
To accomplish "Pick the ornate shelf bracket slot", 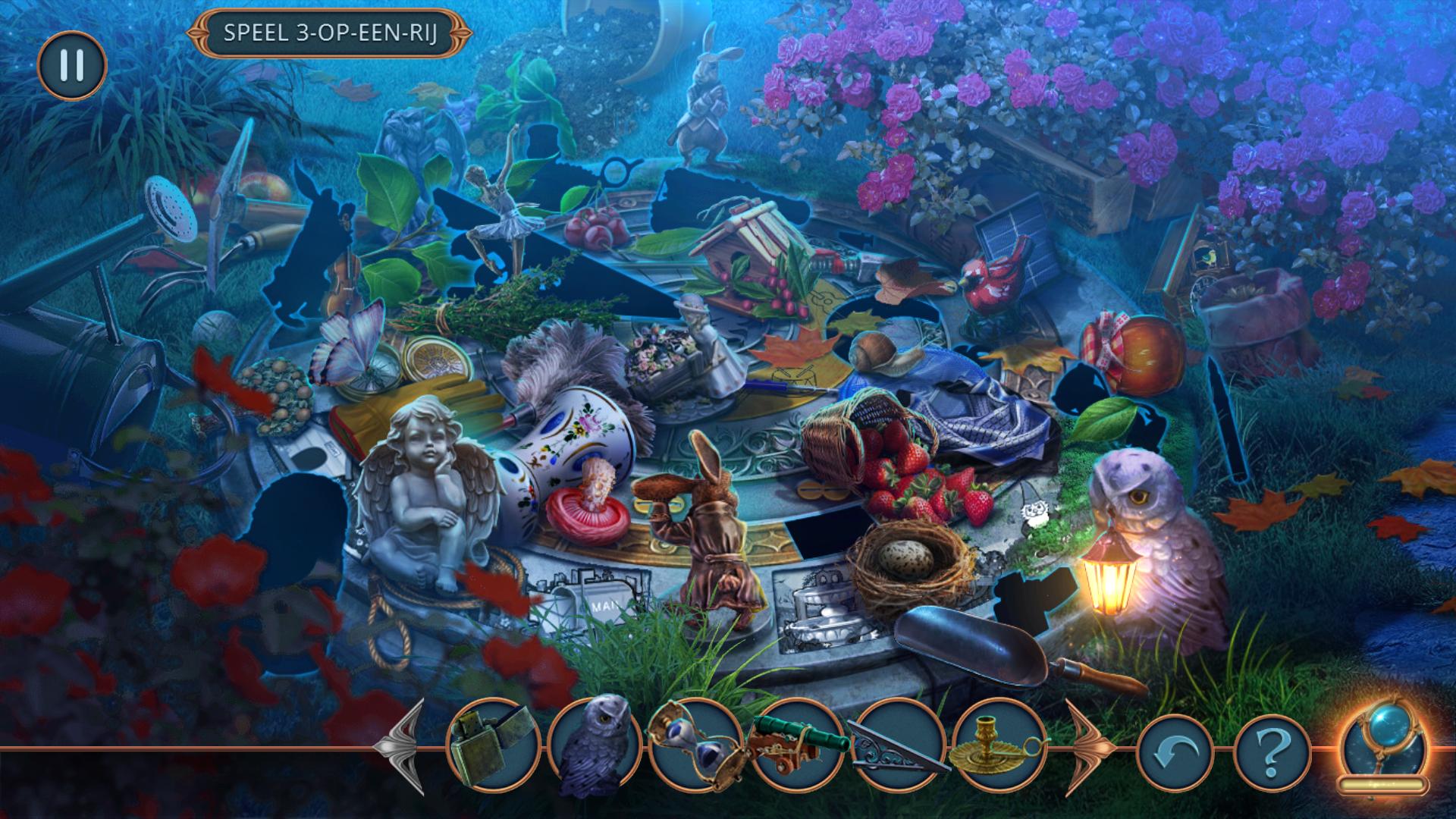I will click(x=899, y=744).
